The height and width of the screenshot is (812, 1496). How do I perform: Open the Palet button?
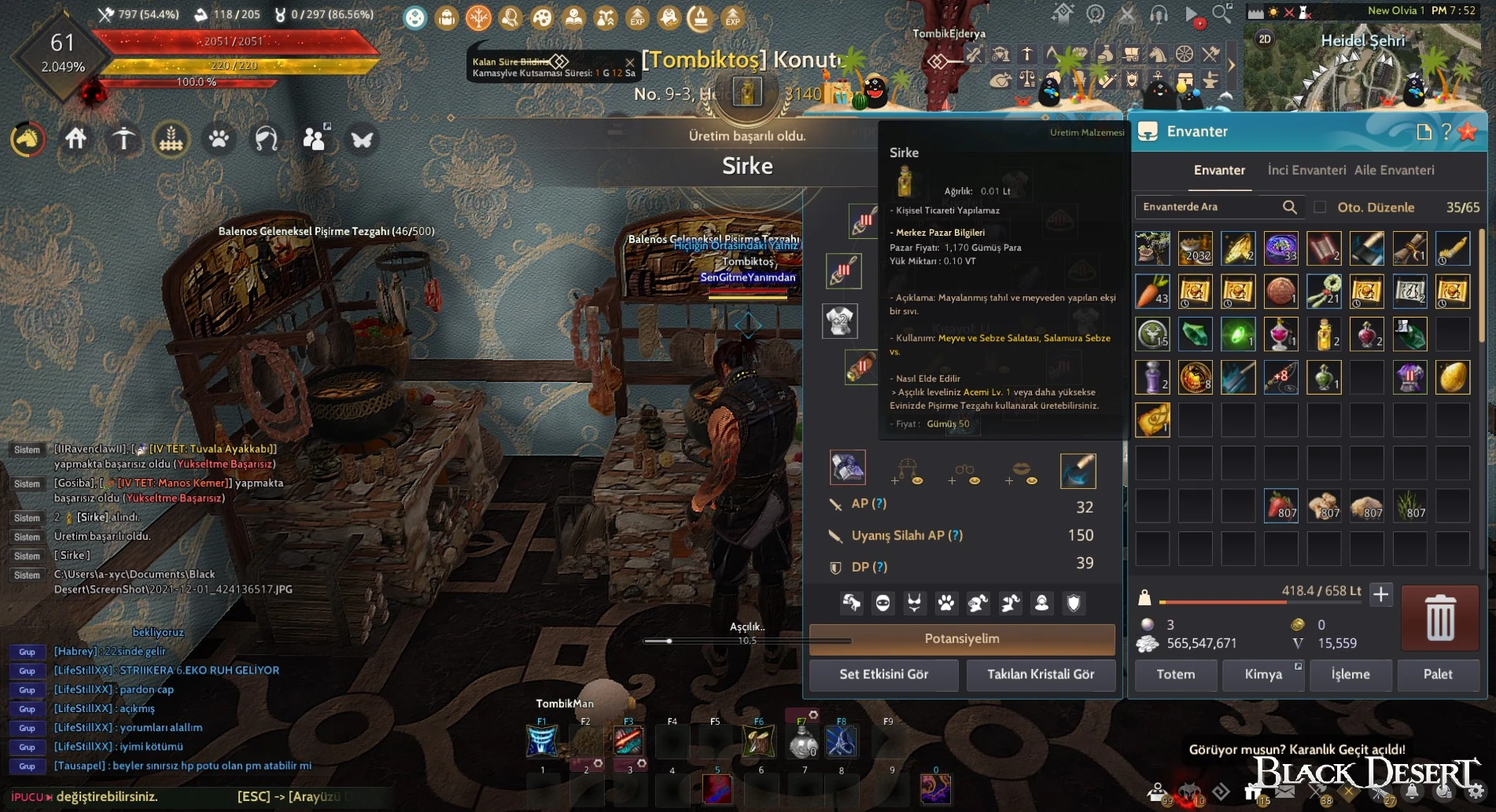(x=1438, y=674)
